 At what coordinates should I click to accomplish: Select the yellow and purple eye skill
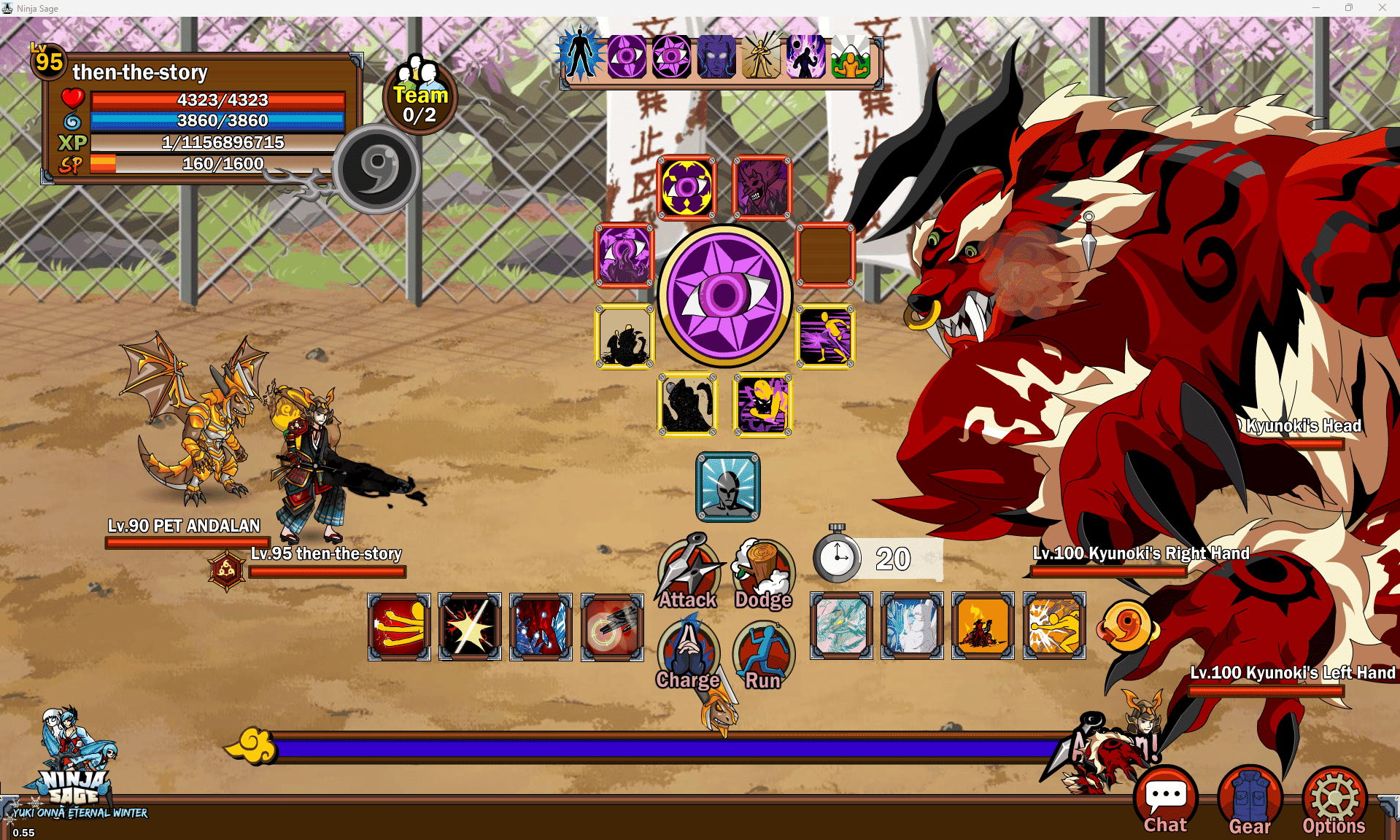click(x=687, y=187)
